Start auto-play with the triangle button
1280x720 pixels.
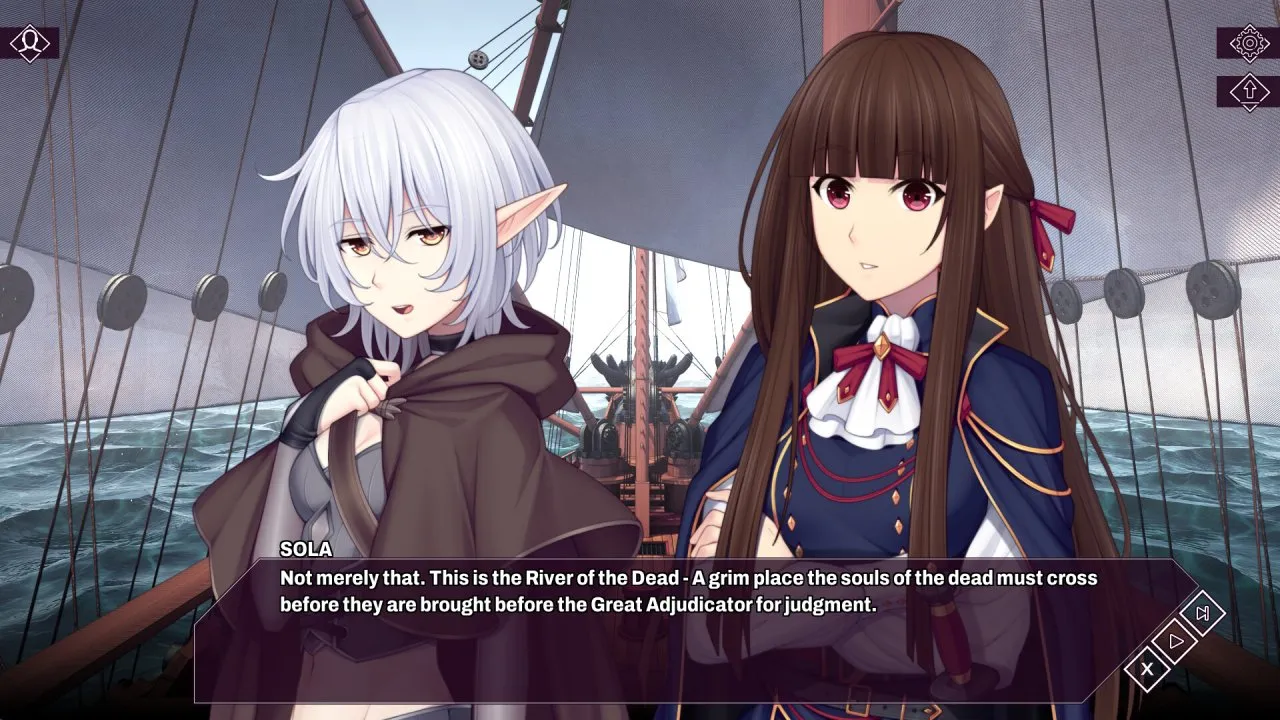click(x=1175, y=640)
